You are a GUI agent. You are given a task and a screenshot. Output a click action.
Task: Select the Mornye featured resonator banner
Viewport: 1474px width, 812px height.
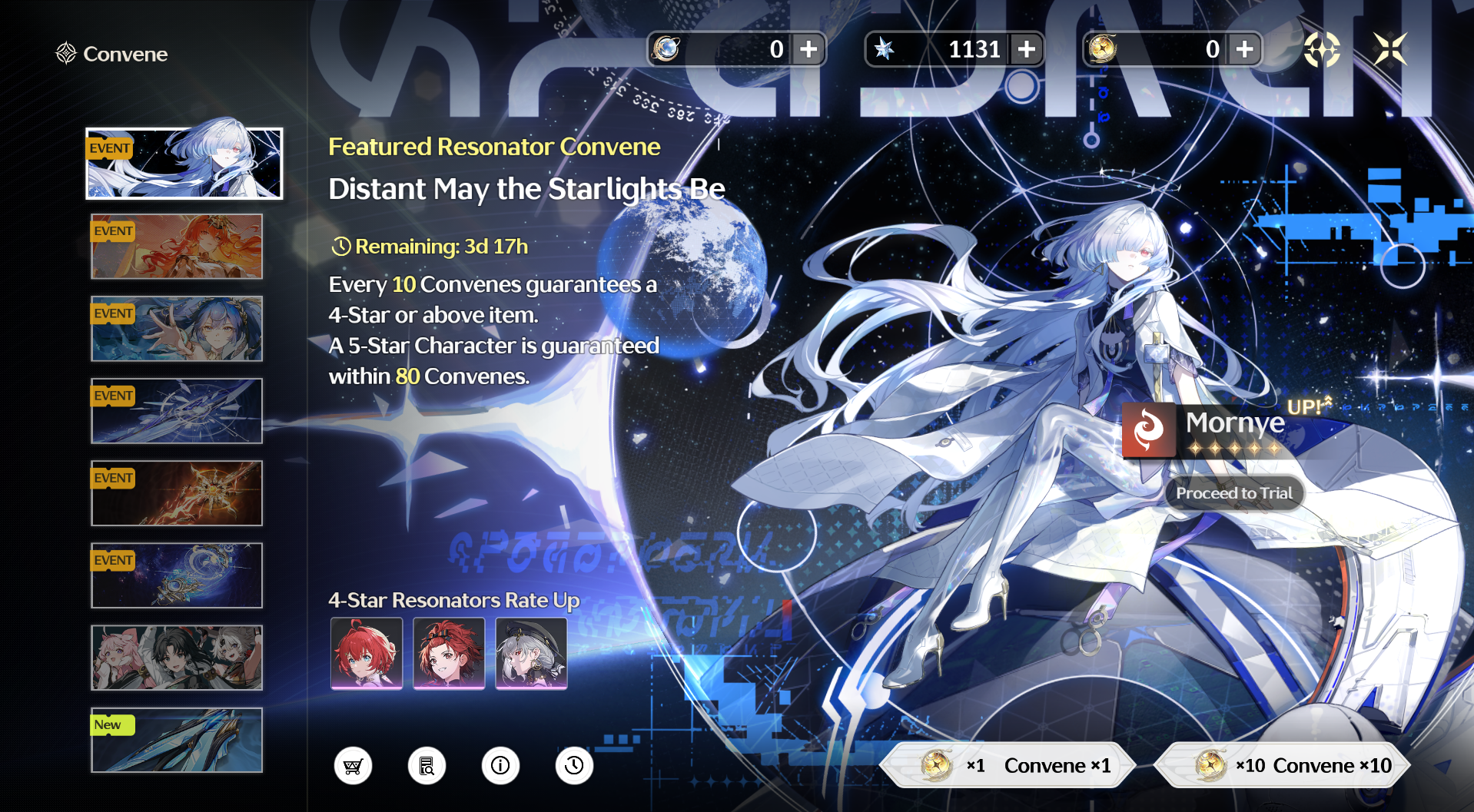point(184,164)
